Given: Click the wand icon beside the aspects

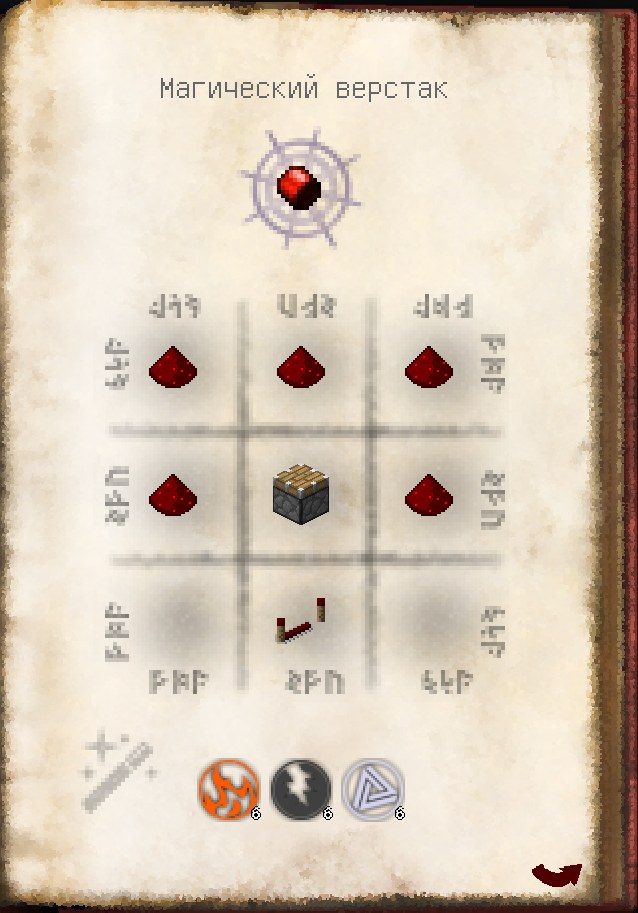Looking at the screenshot, I should [119, 771].
